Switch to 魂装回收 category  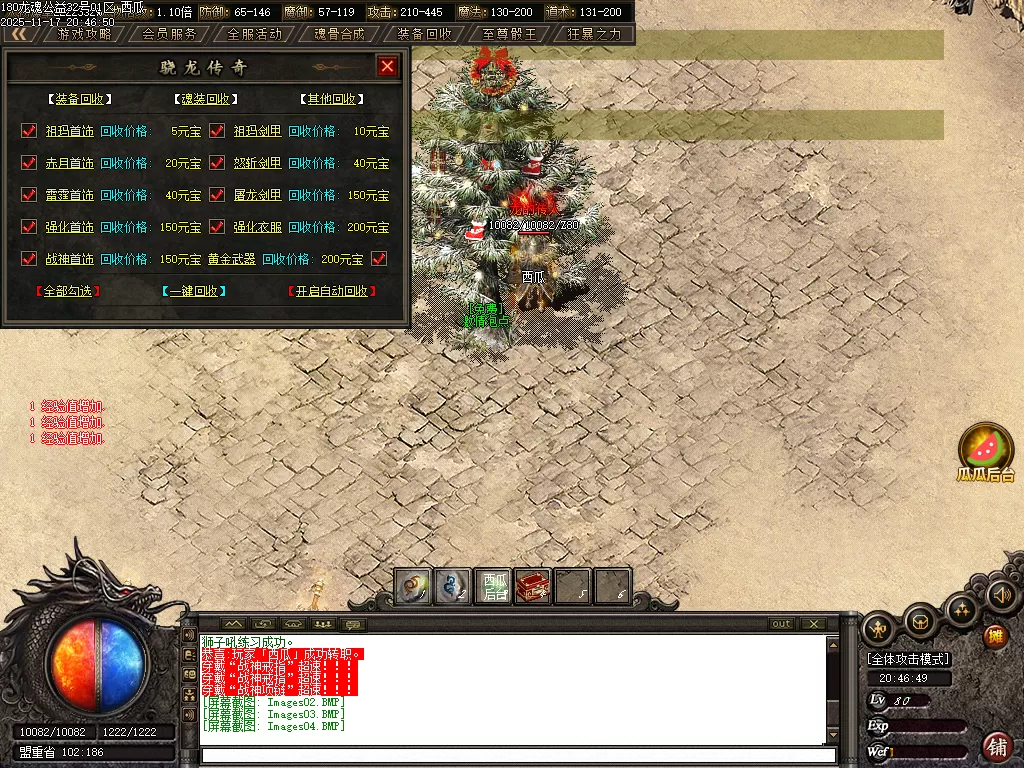(205, 99)
